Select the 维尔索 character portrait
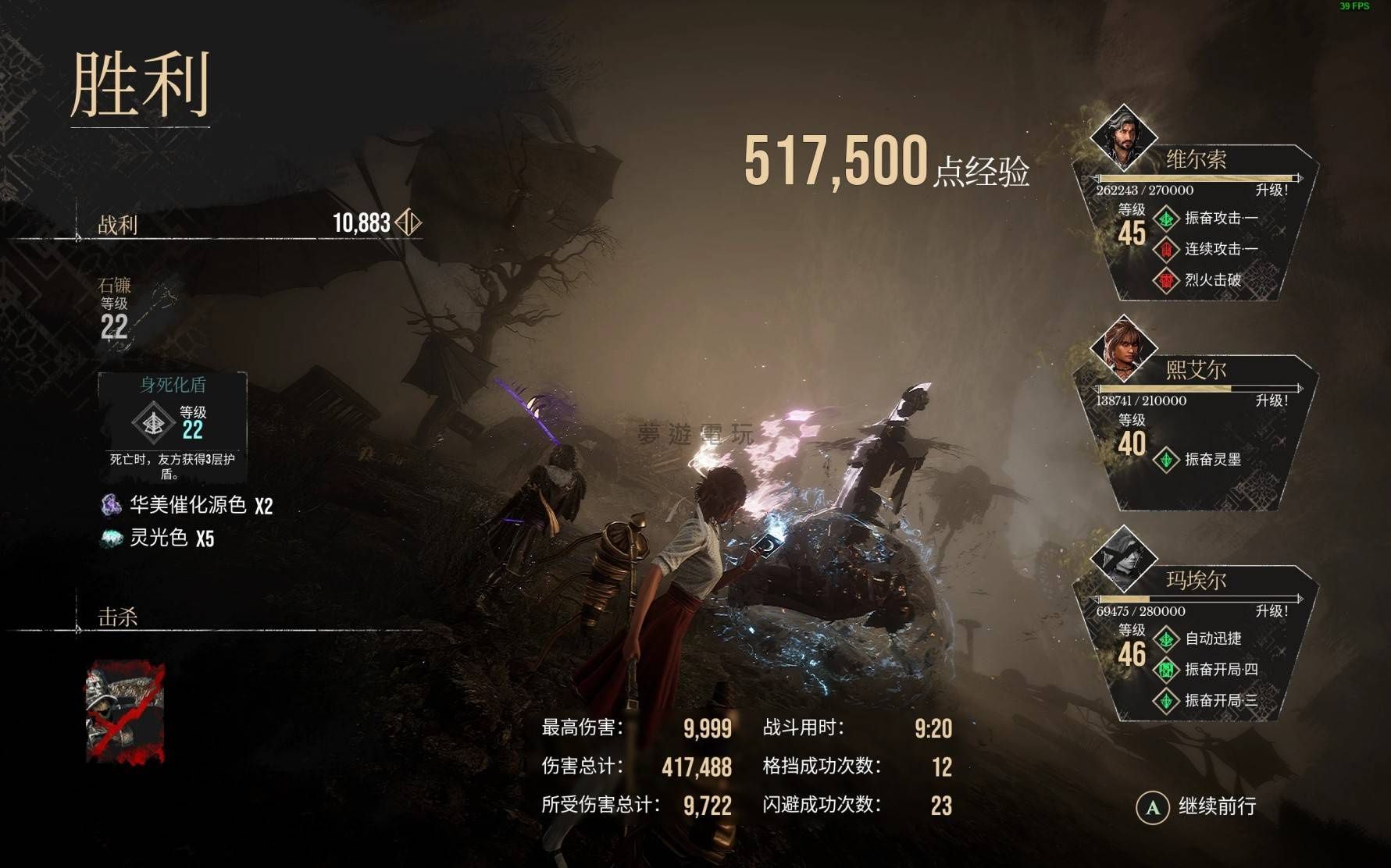 [x=1123, y=137]
